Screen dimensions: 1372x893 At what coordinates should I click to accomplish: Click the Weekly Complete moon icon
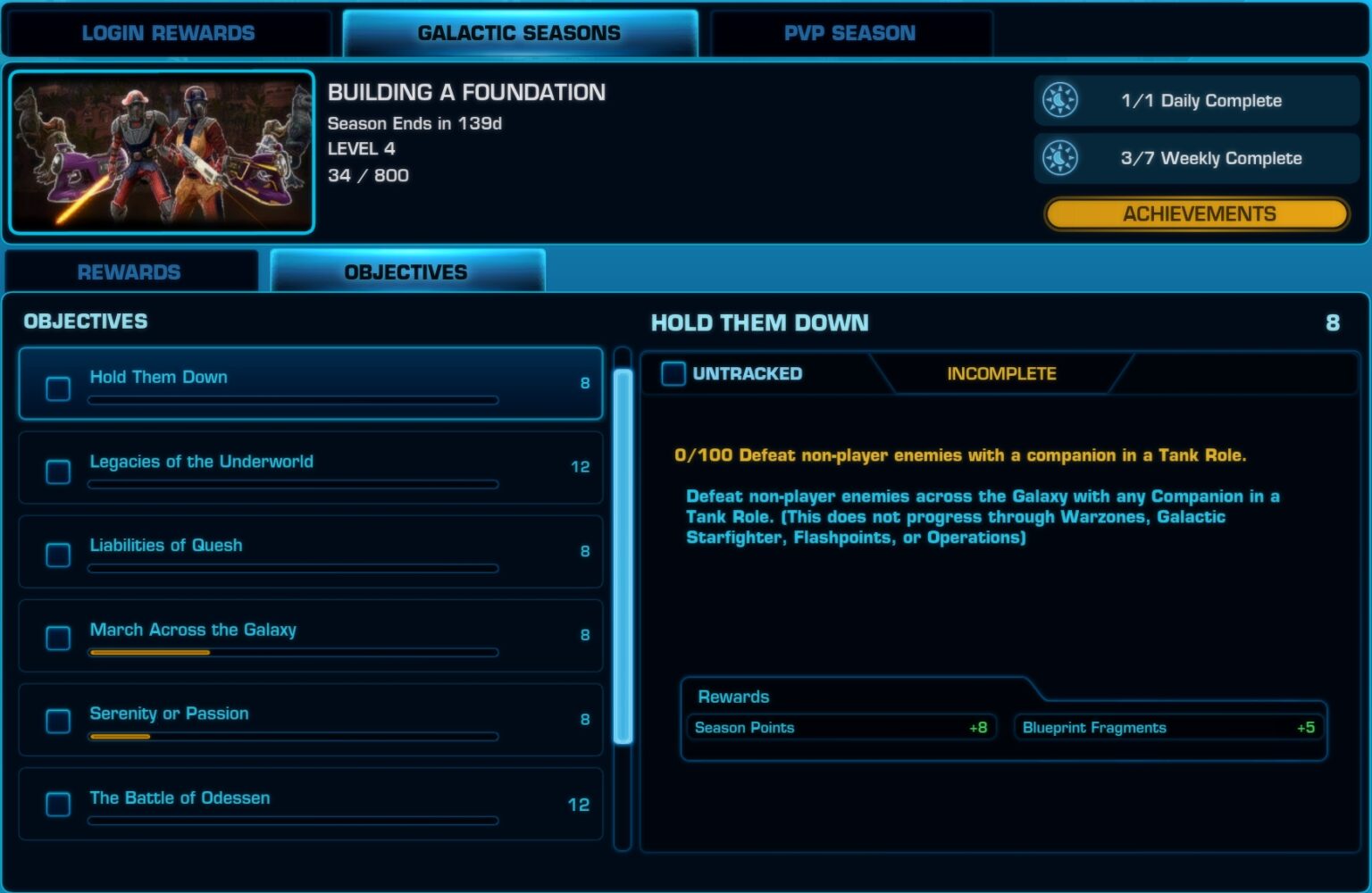tap(1061, 158)
